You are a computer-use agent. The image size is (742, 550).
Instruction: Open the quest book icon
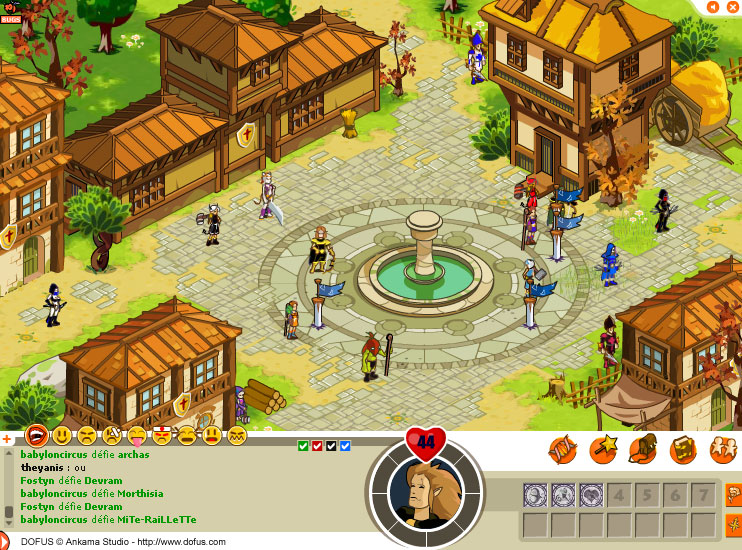(x=683, y=450)
